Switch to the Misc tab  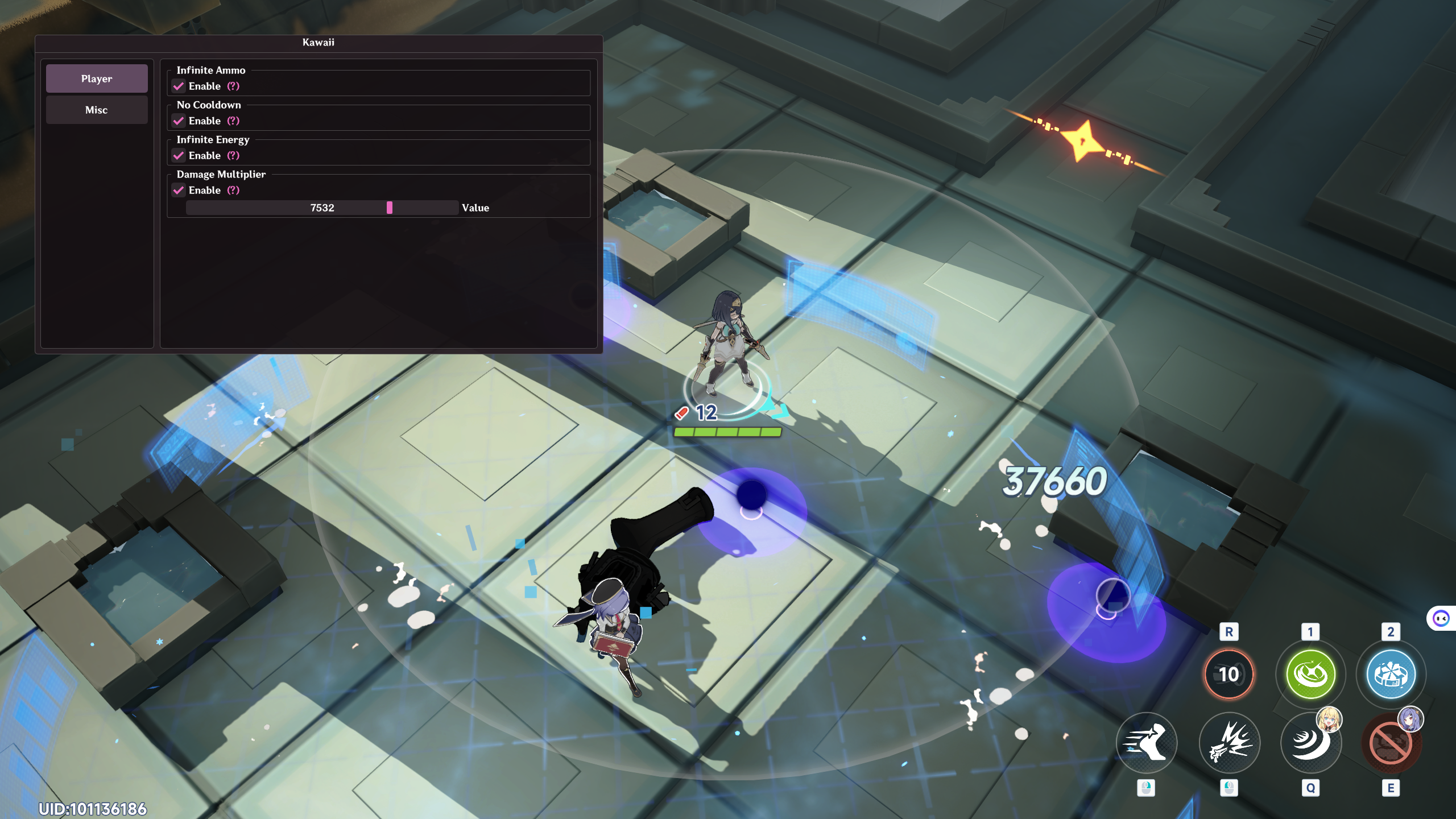pos(97,110)
